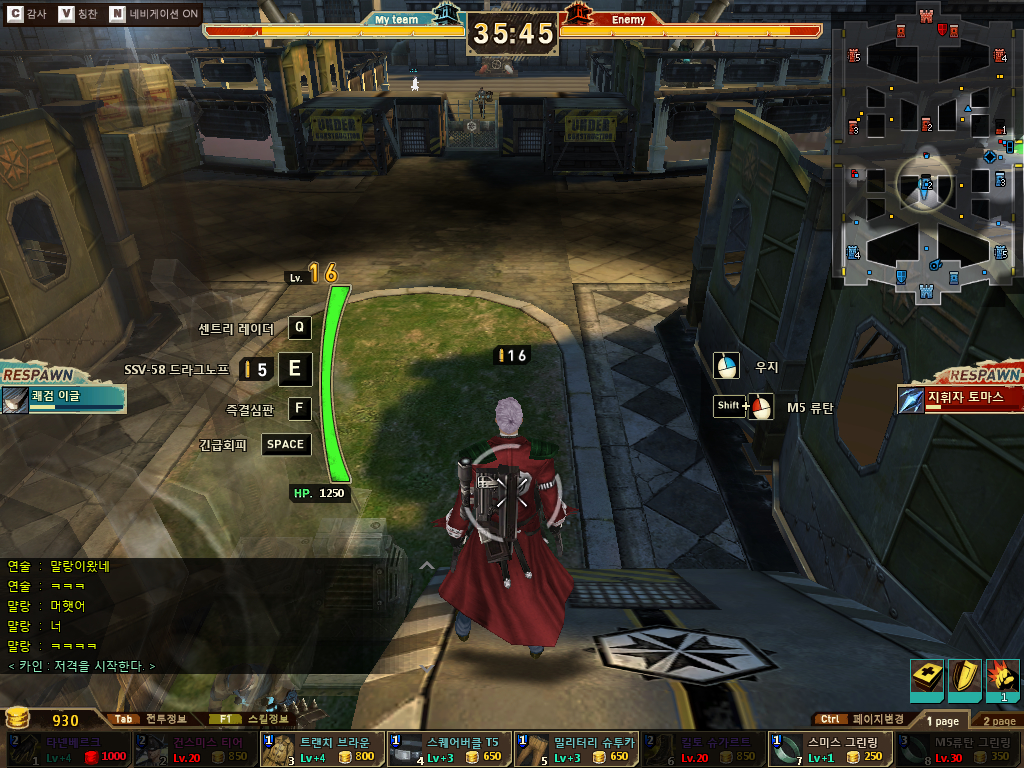The image size is (1024, 768).
Task: Select the 1 page shop tab
Action: tap(942, 720)
